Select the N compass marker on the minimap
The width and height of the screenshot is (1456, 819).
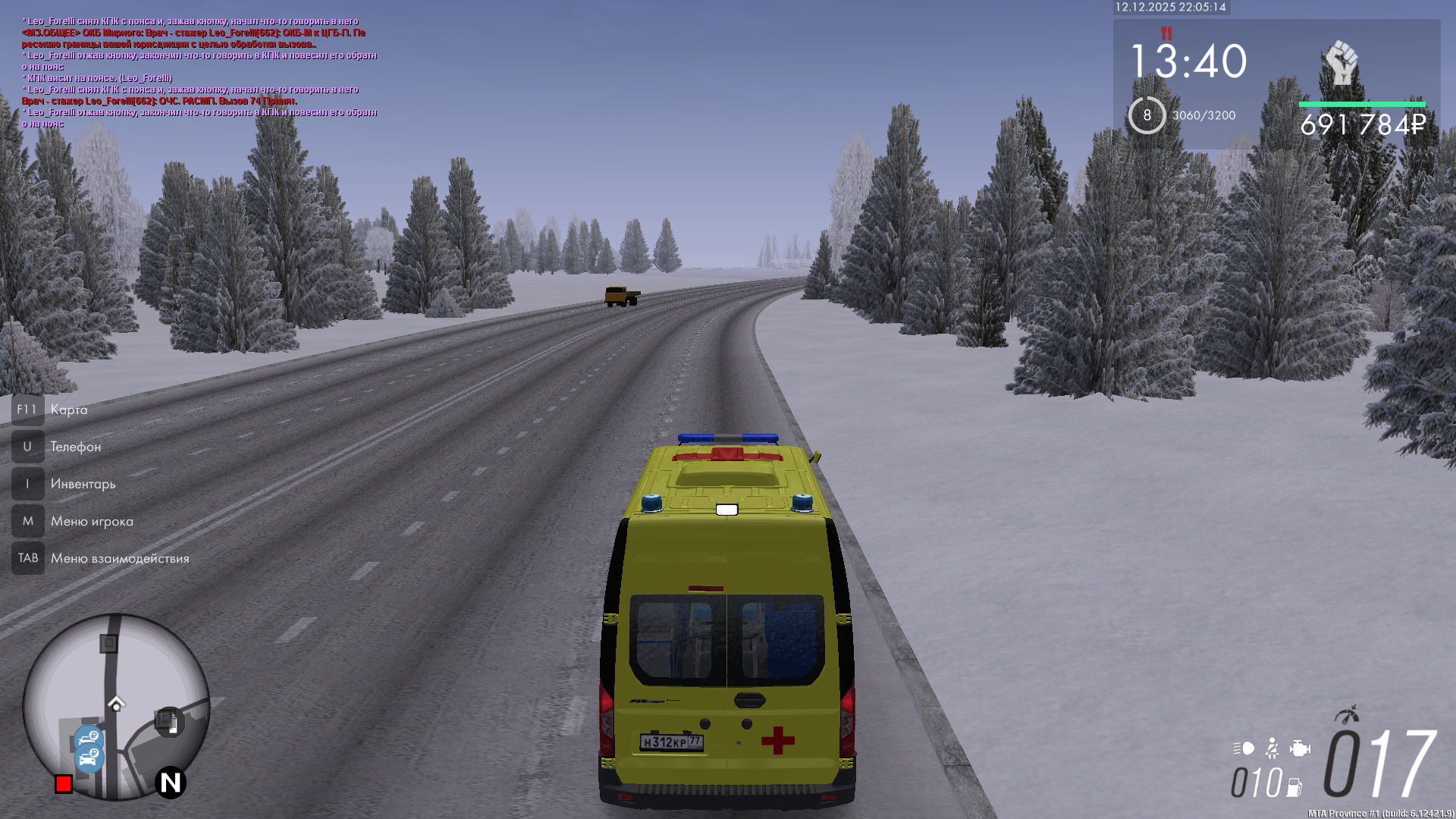[x=171, y=782]
